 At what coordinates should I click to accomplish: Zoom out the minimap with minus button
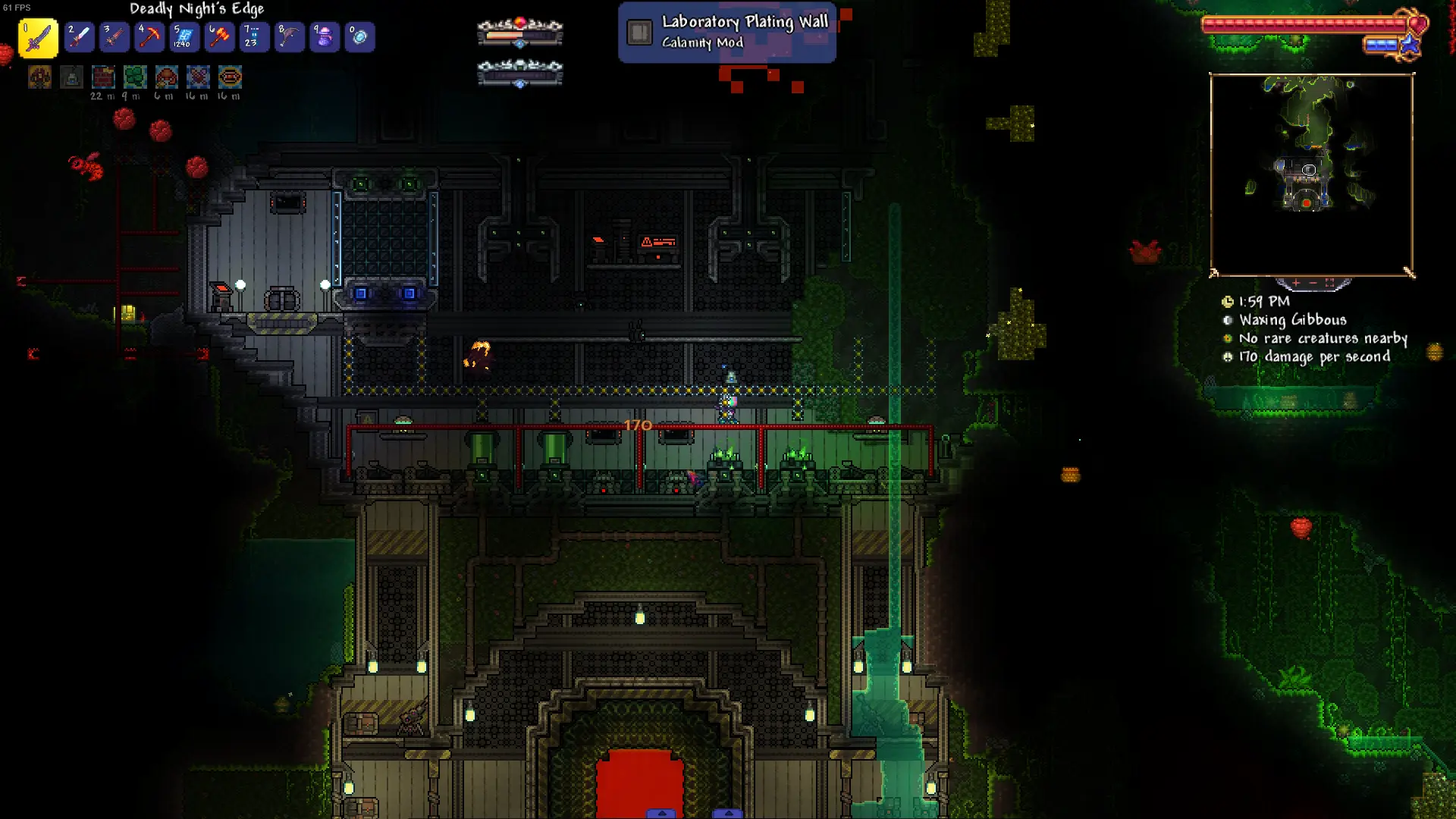[1313, 283]
